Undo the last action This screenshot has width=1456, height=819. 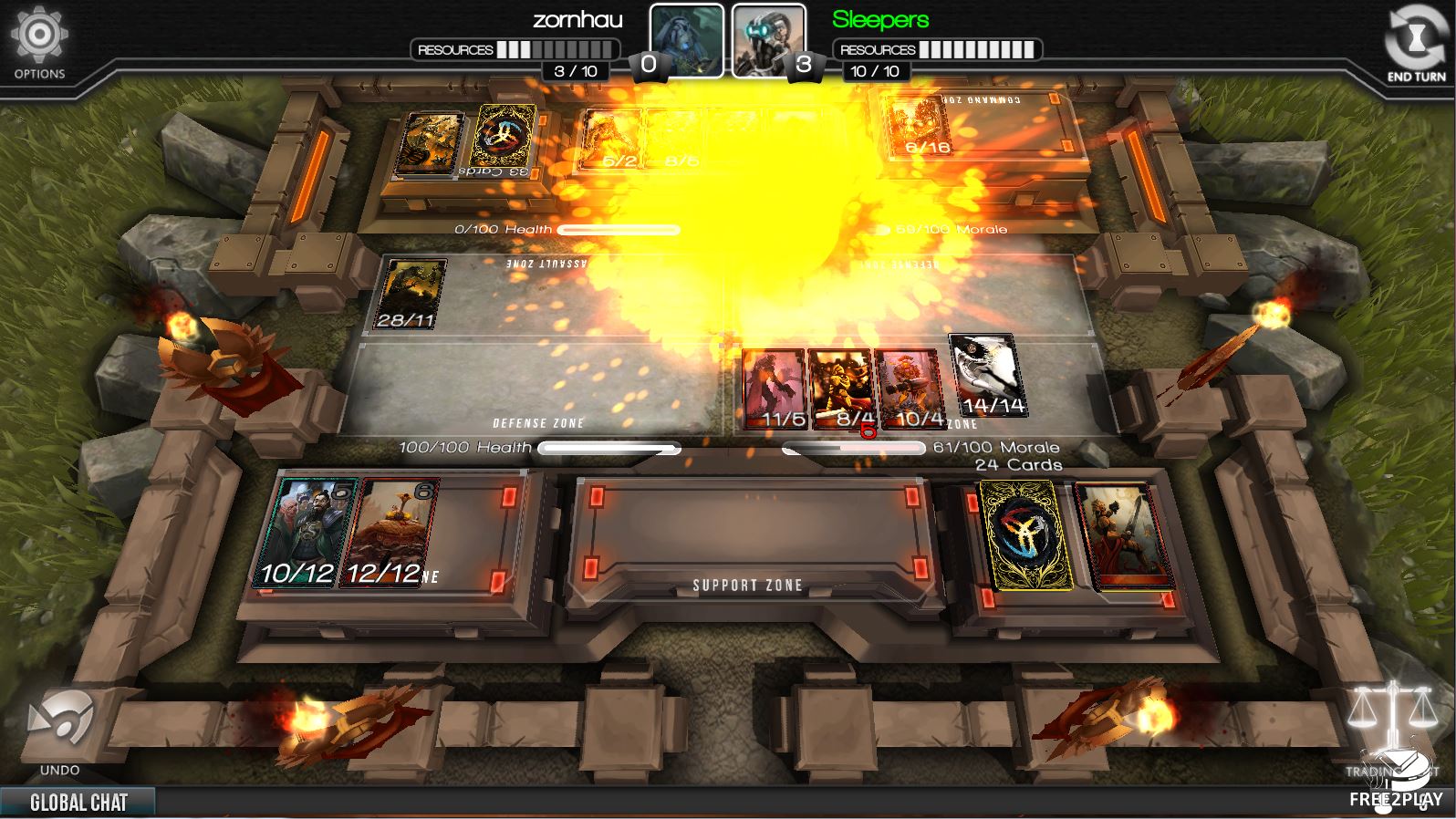(59, 730)
